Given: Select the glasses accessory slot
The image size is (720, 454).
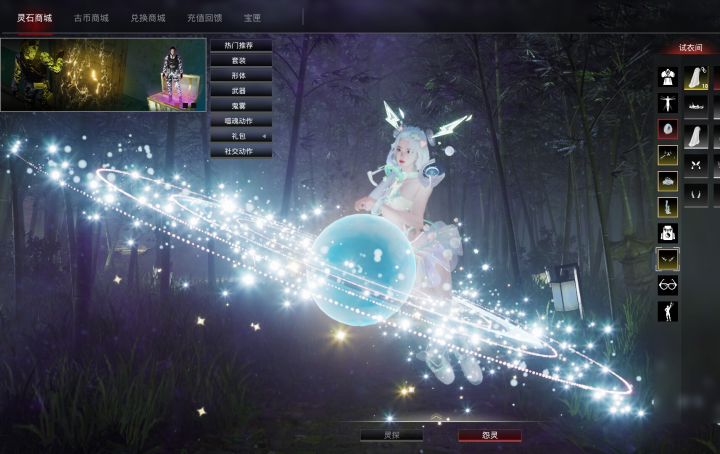Looking at the screenshot, I should pyautogui.click(x=667, y=285).
